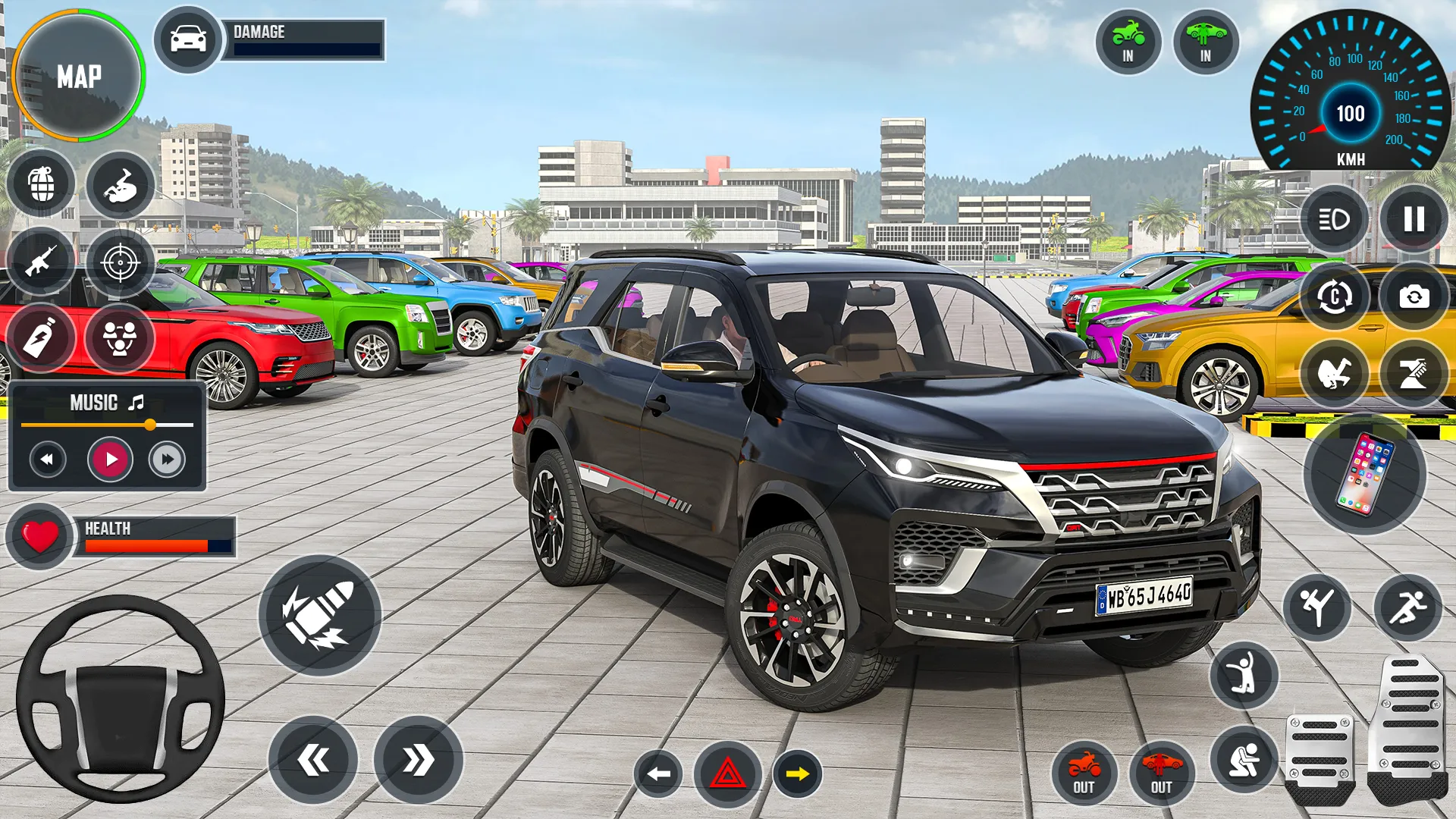
Task: Exit the car using OUT button
Action: [1161, 773]
